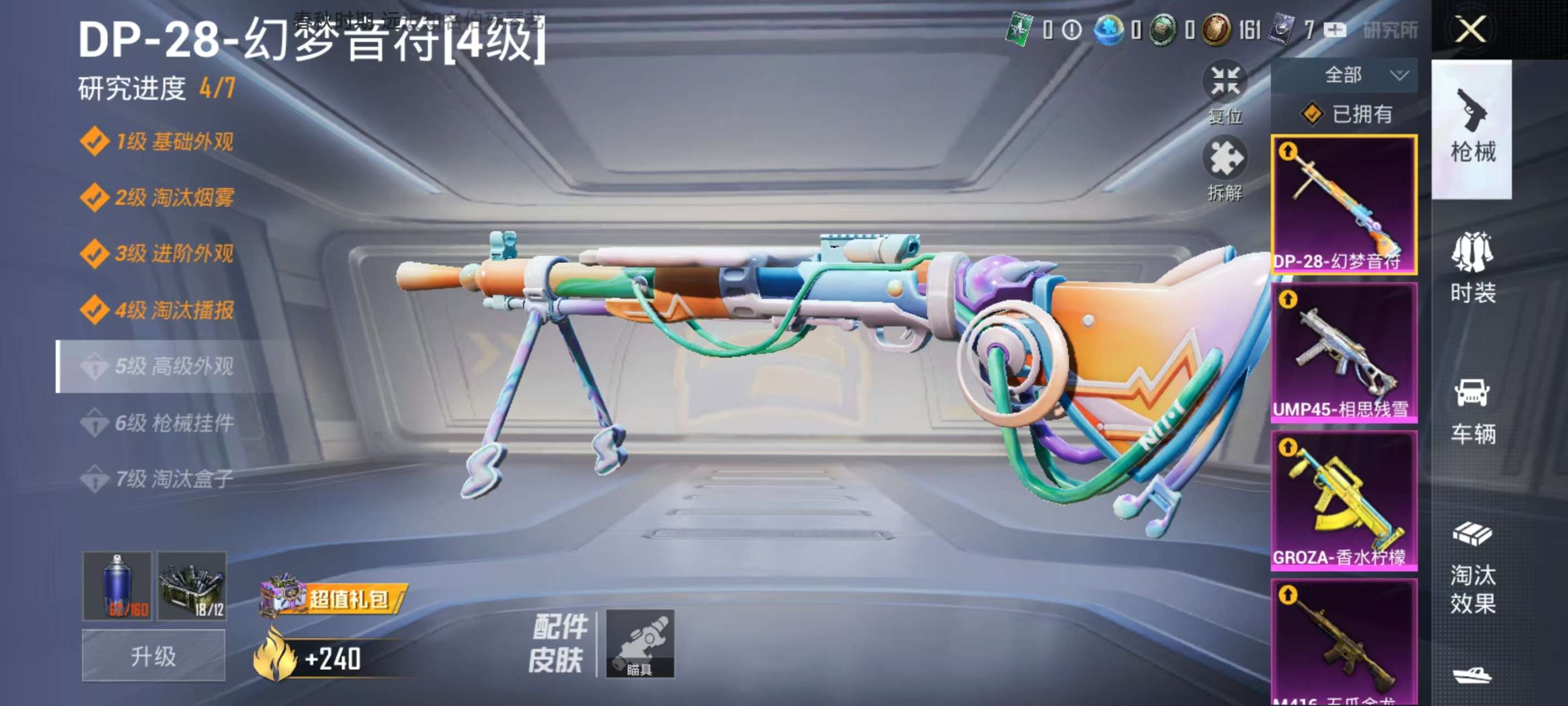Reset weapon view with 复位
The height and width of the screenshot is (706, 1568).
[1225, 92]
